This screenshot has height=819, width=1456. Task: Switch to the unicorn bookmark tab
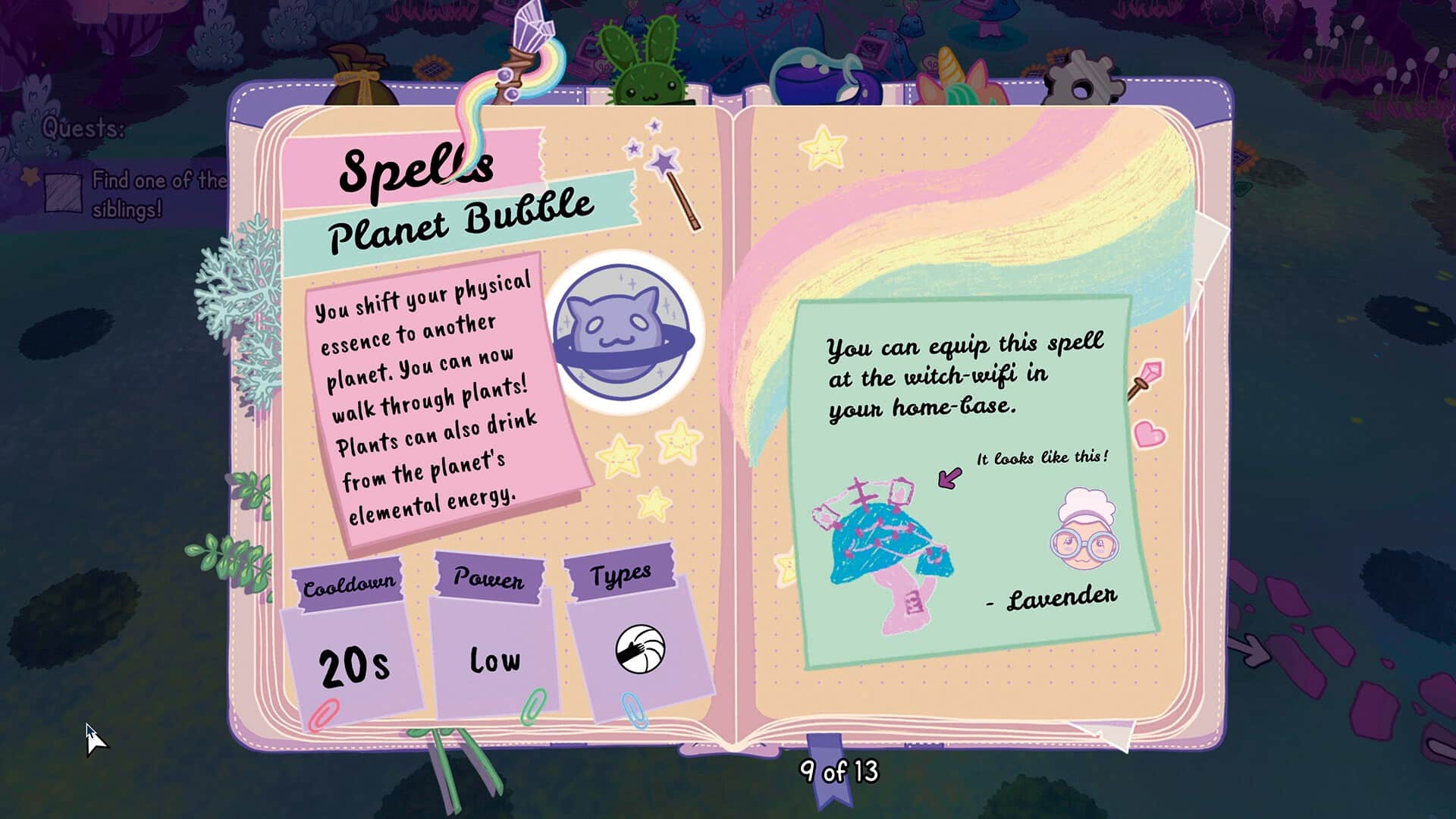961,77
